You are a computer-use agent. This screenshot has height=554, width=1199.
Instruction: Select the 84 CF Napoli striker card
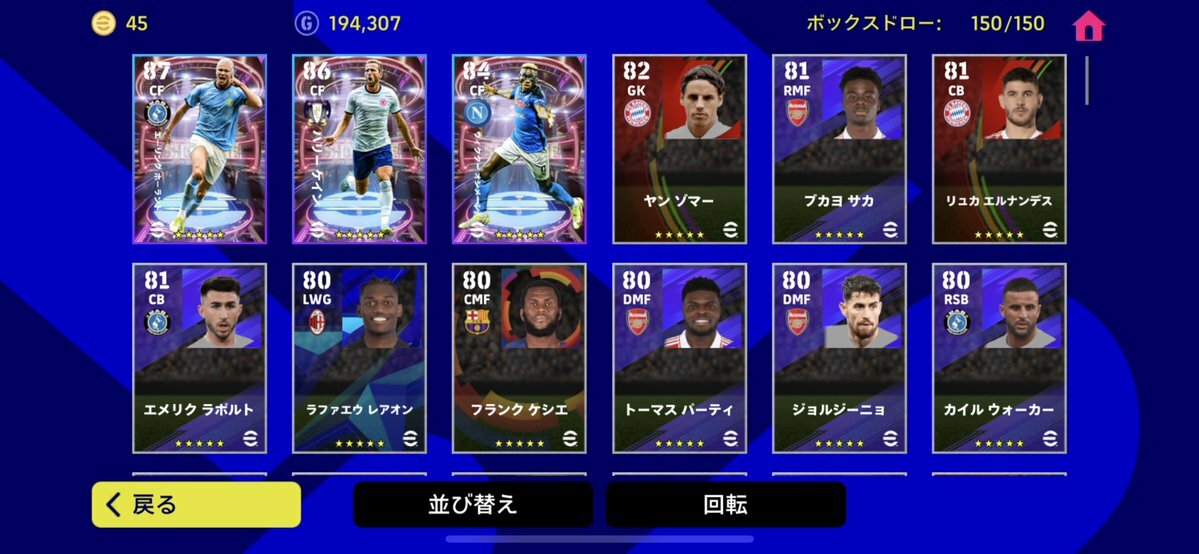point(519,149)
